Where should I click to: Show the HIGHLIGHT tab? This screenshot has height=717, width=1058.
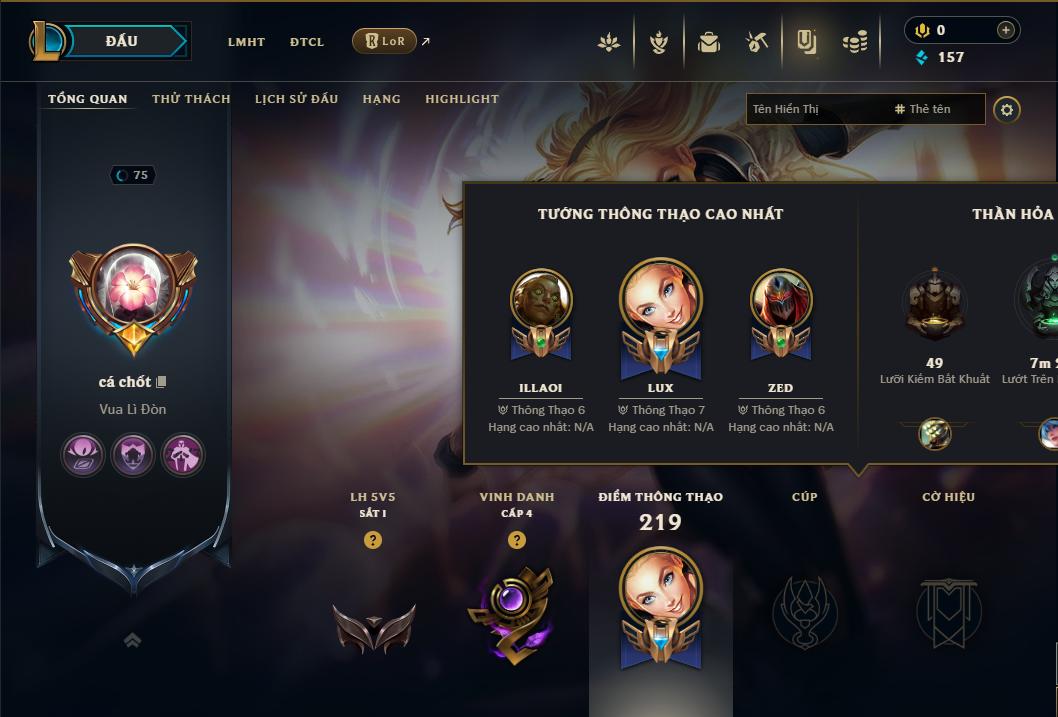pyautogui.click(x=461, y=99)
